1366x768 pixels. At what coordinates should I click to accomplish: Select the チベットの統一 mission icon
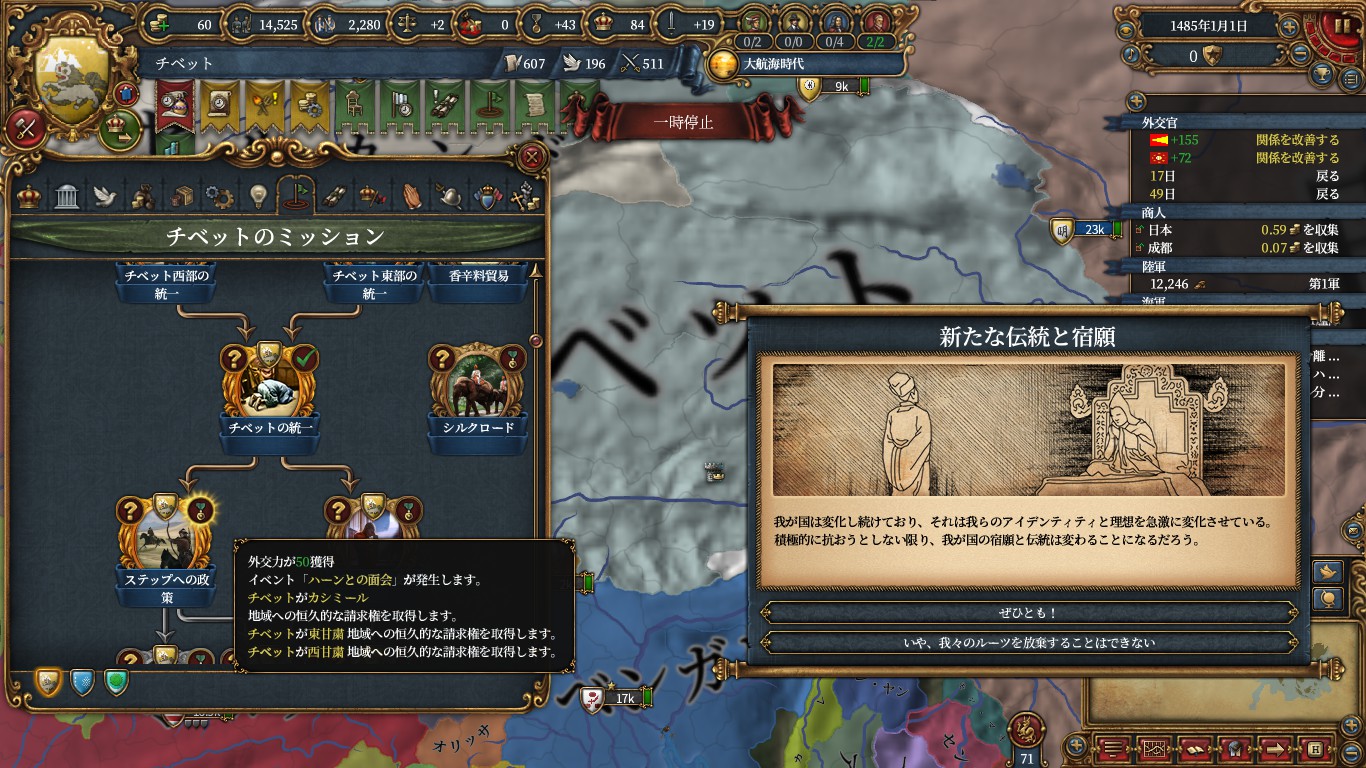[x=270, y=385]
